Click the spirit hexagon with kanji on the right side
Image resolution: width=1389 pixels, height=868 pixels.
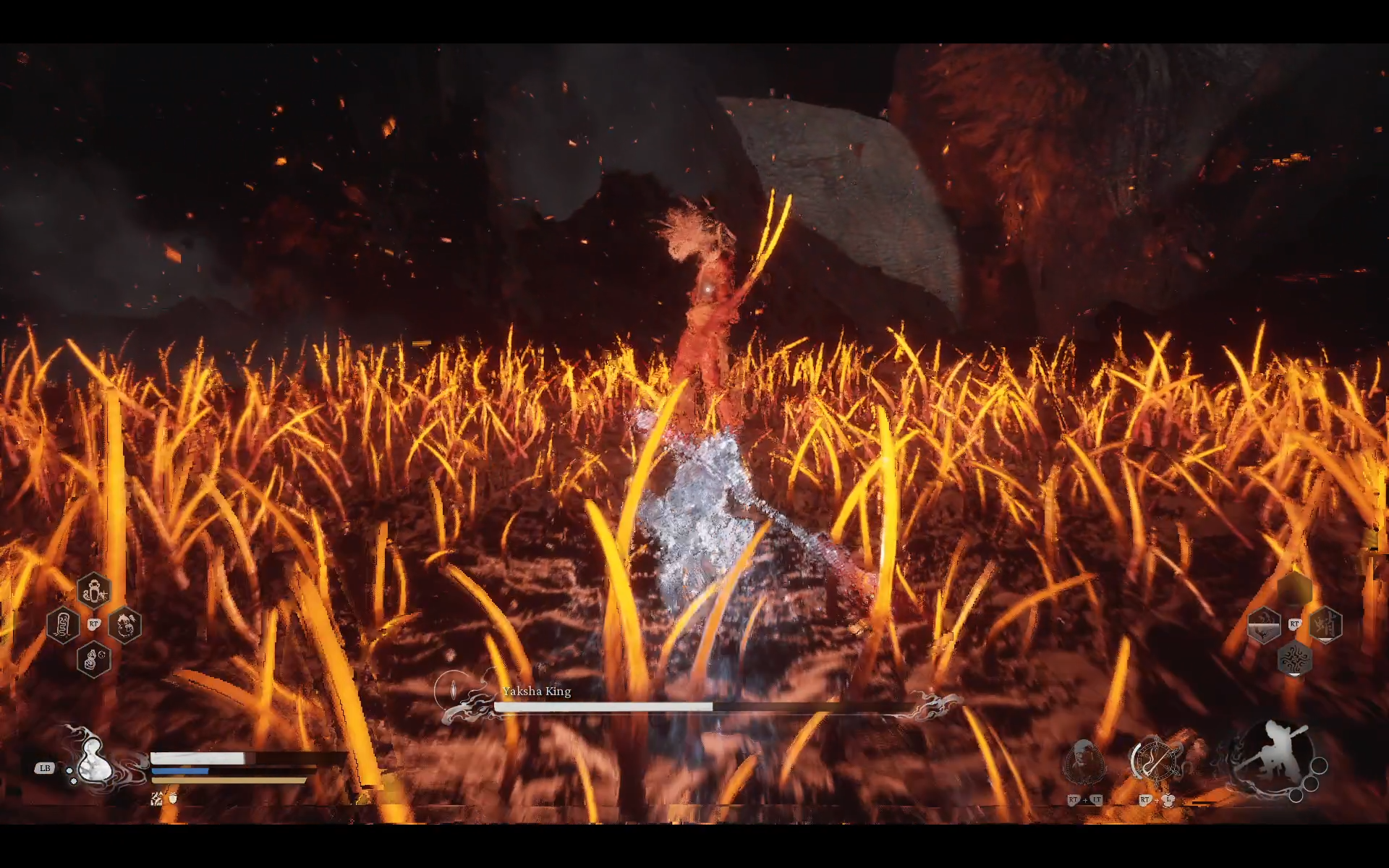point(1325,624)
